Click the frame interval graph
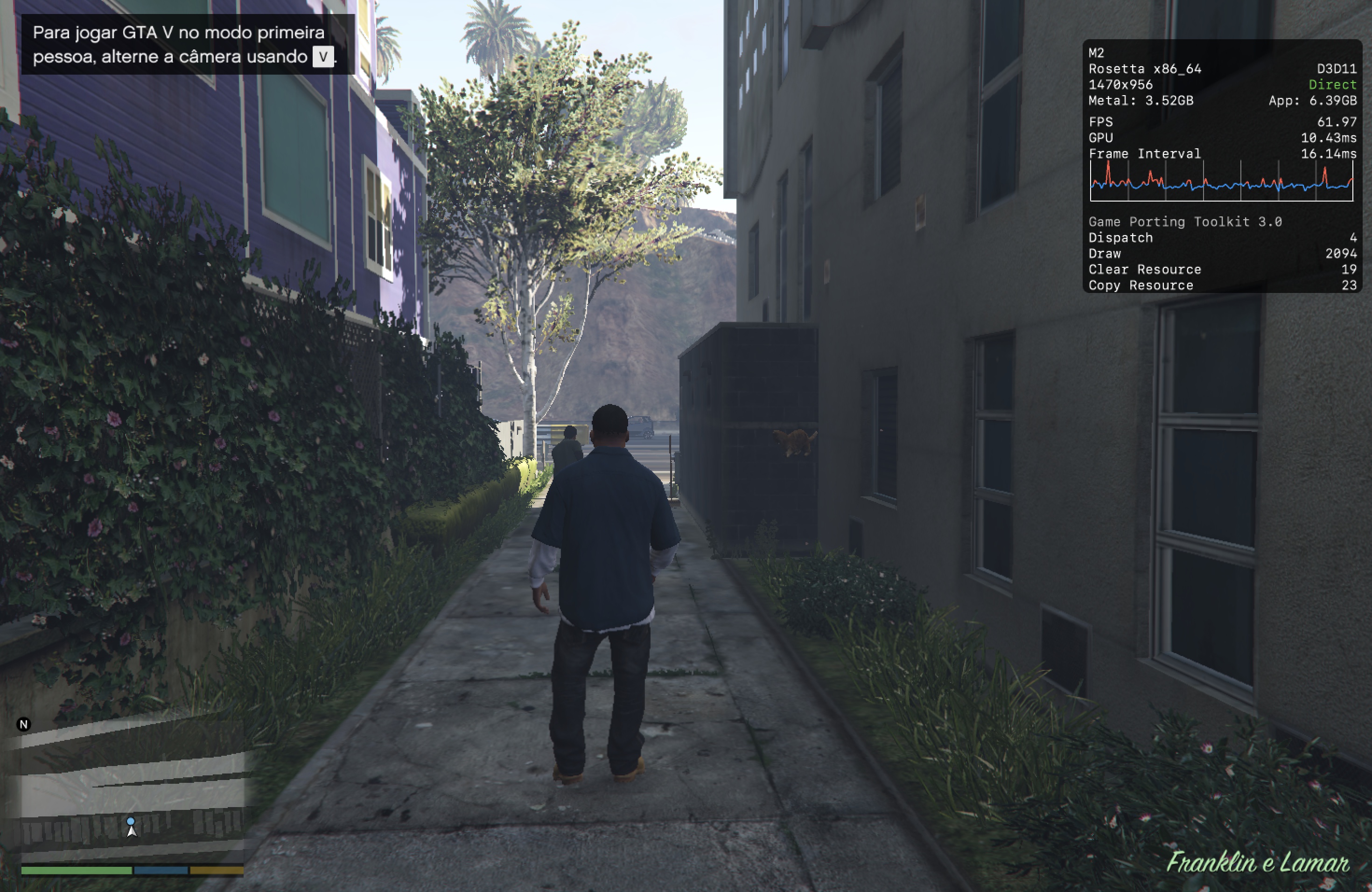 point(1221,181)
